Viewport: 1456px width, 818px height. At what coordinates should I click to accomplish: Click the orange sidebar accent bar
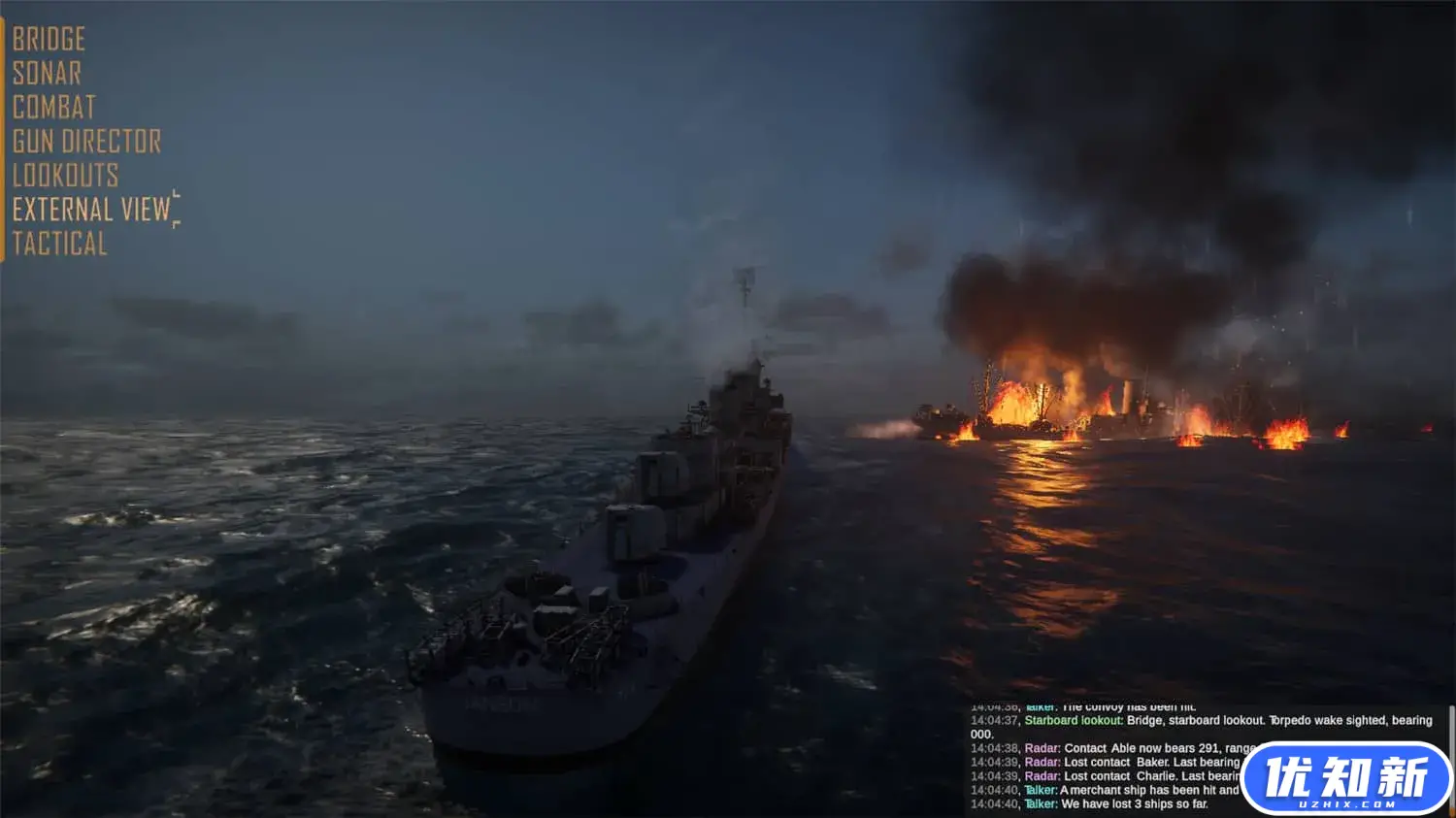3,136
